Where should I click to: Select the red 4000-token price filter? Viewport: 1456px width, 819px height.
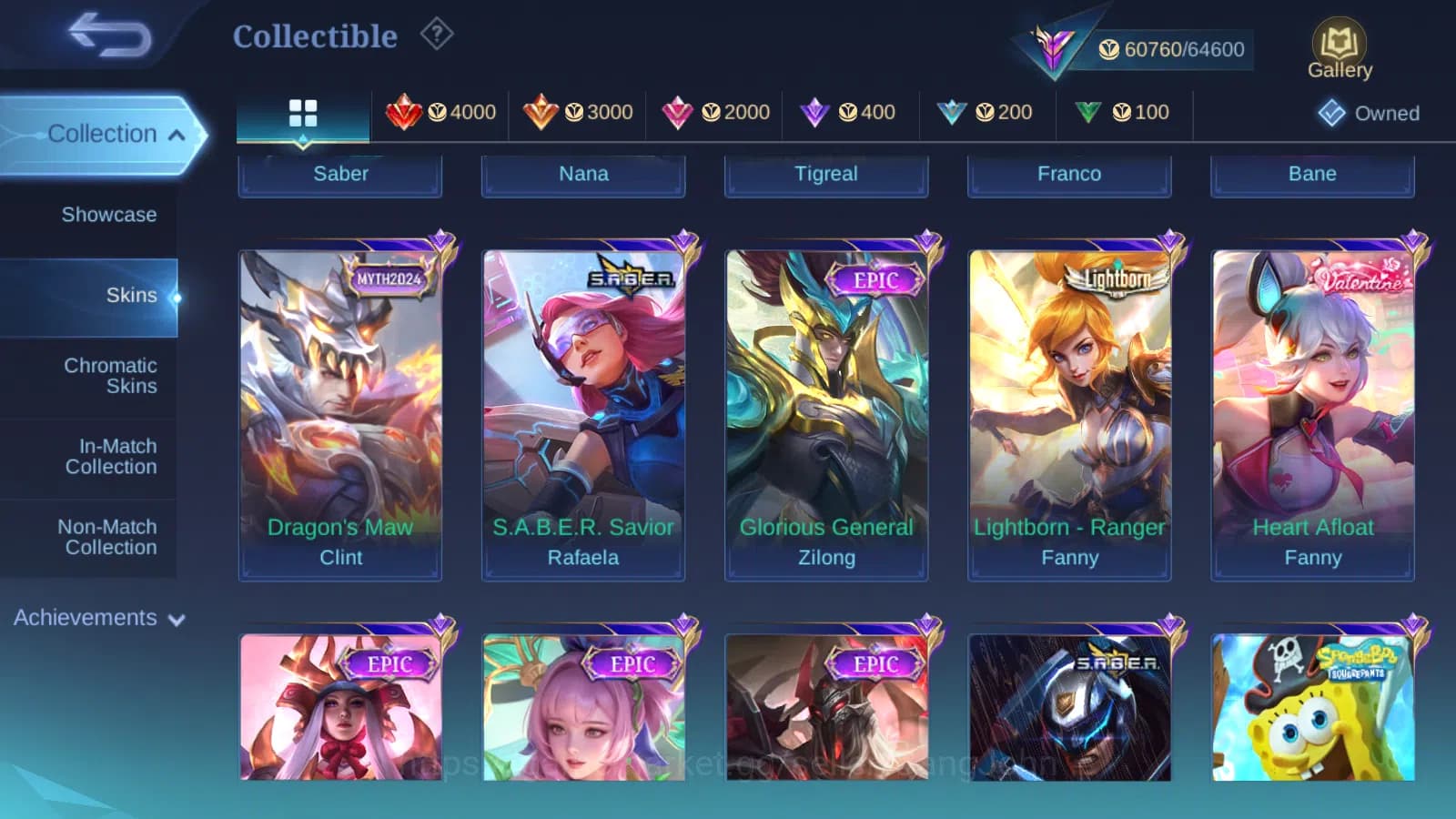click(443, 112)
